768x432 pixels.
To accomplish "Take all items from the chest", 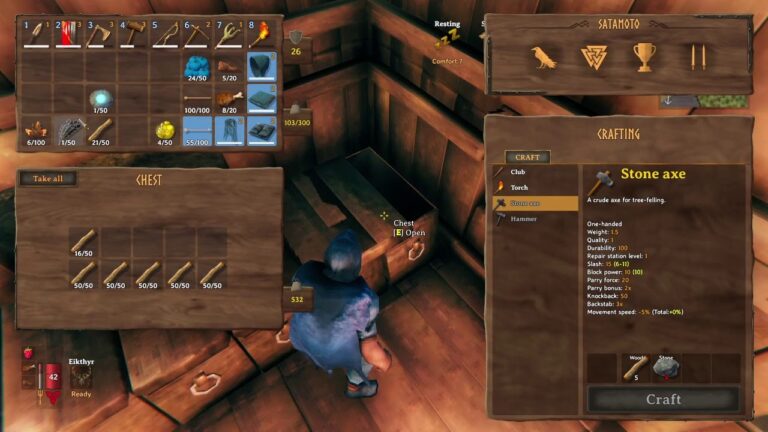I will pyautogui.click(x=47, y=179).
